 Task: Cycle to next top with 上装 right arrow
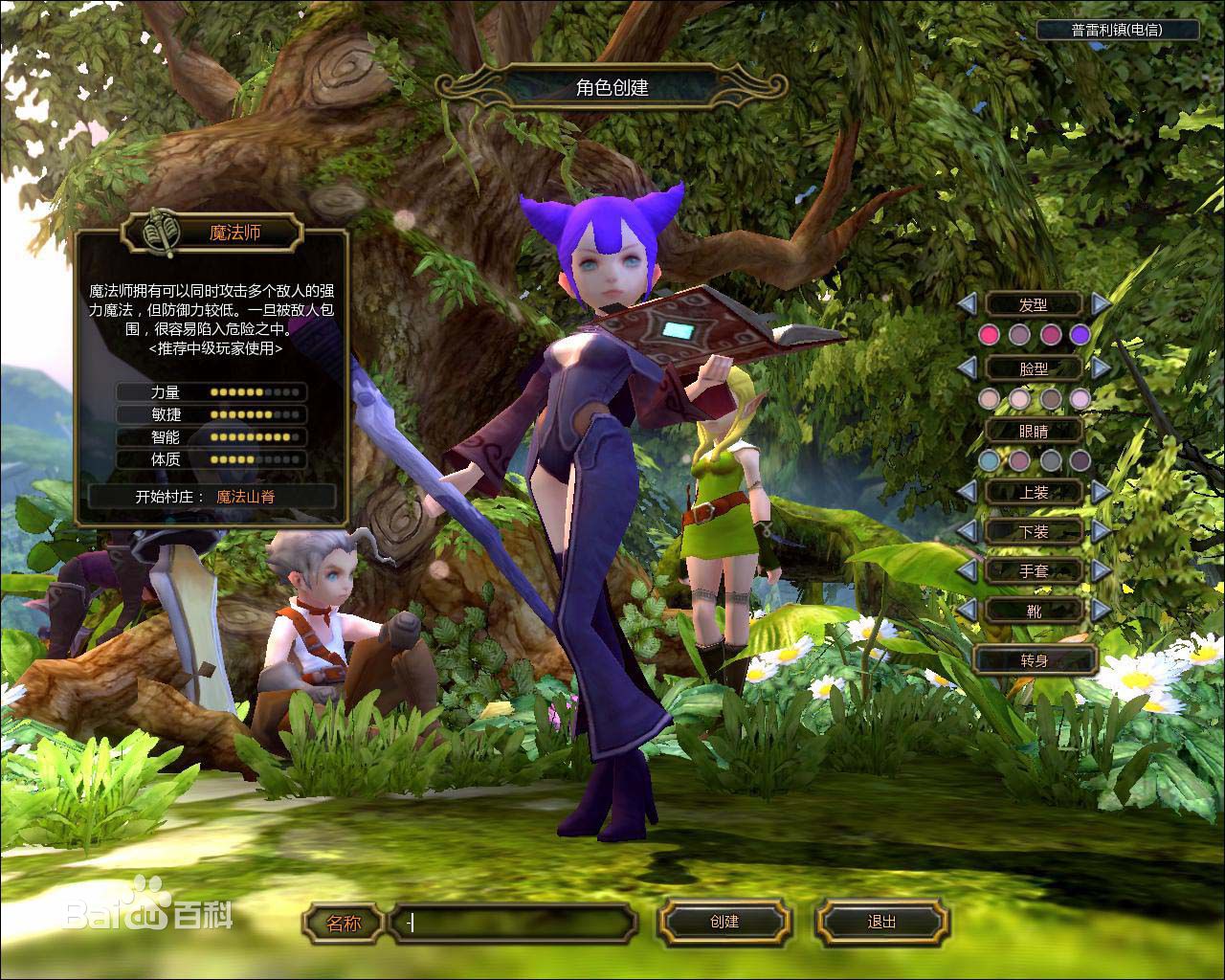(x=1102, y=492)
